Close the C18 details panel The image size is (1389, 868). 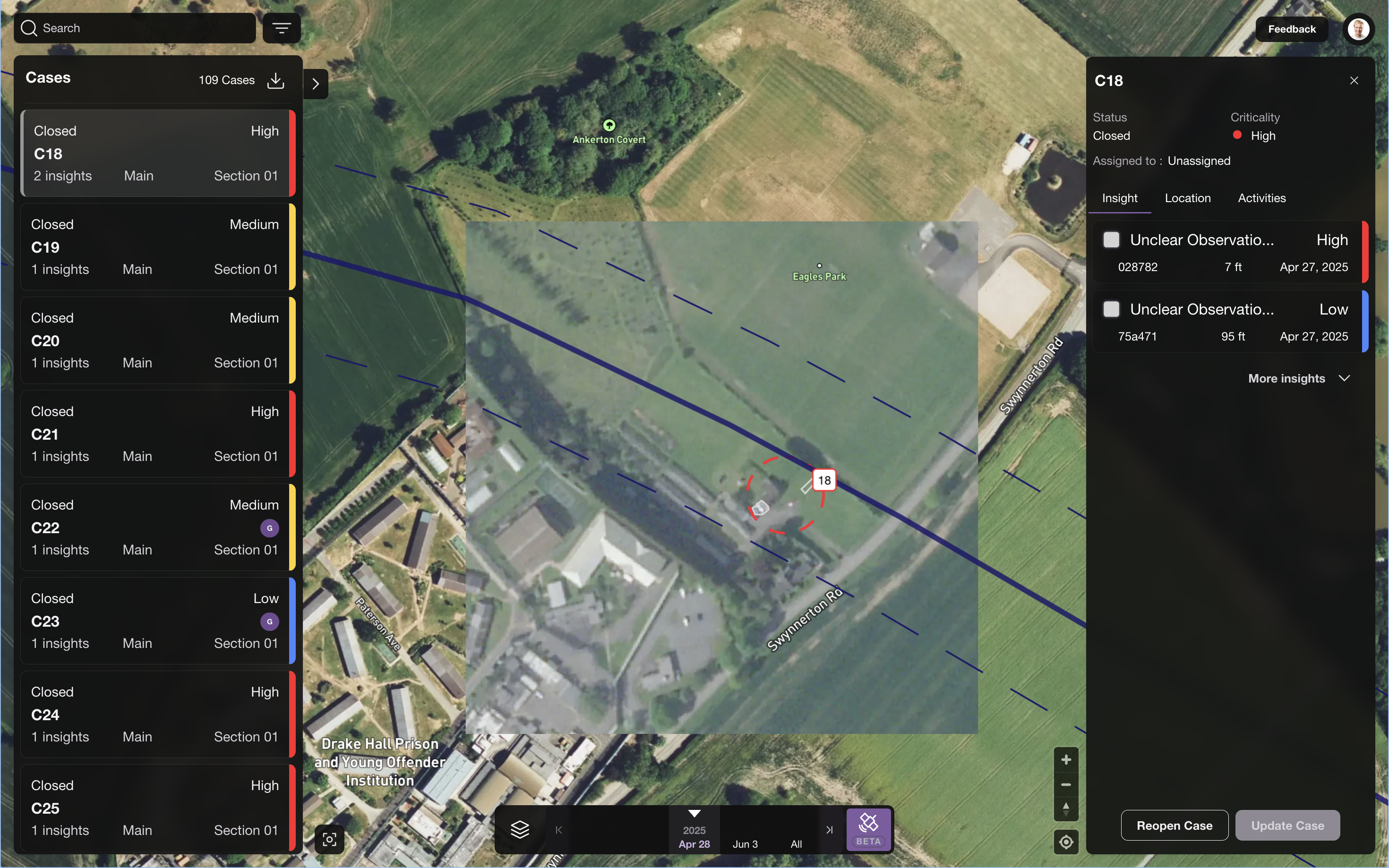(x=1354, y=81)
